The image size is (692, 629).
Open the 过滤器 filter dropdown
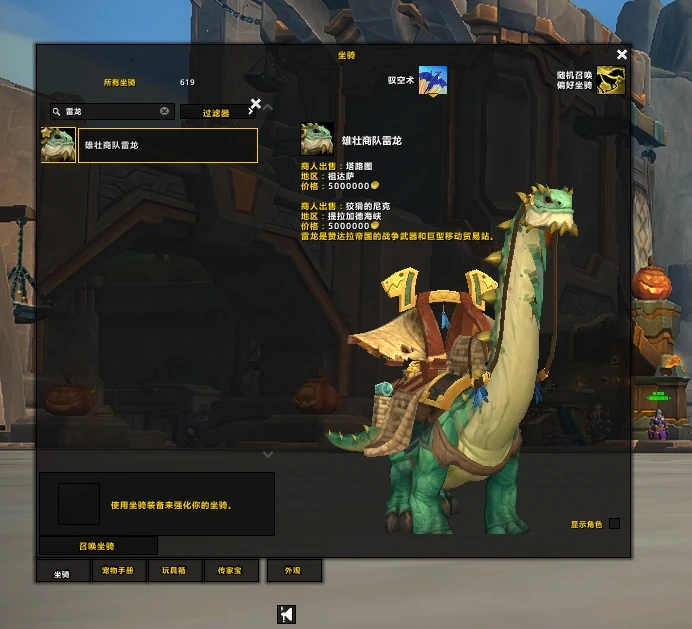click(214, 113)
